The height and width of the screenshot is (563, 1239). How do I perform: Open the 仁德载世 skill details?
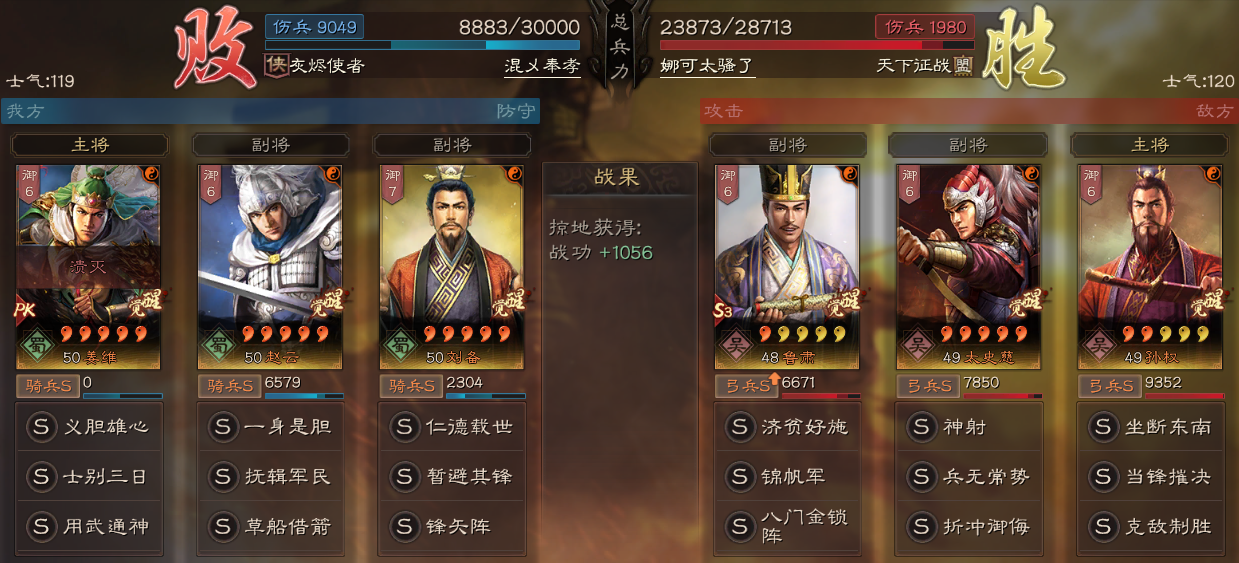pyautogui.click(x=453, y=427)
